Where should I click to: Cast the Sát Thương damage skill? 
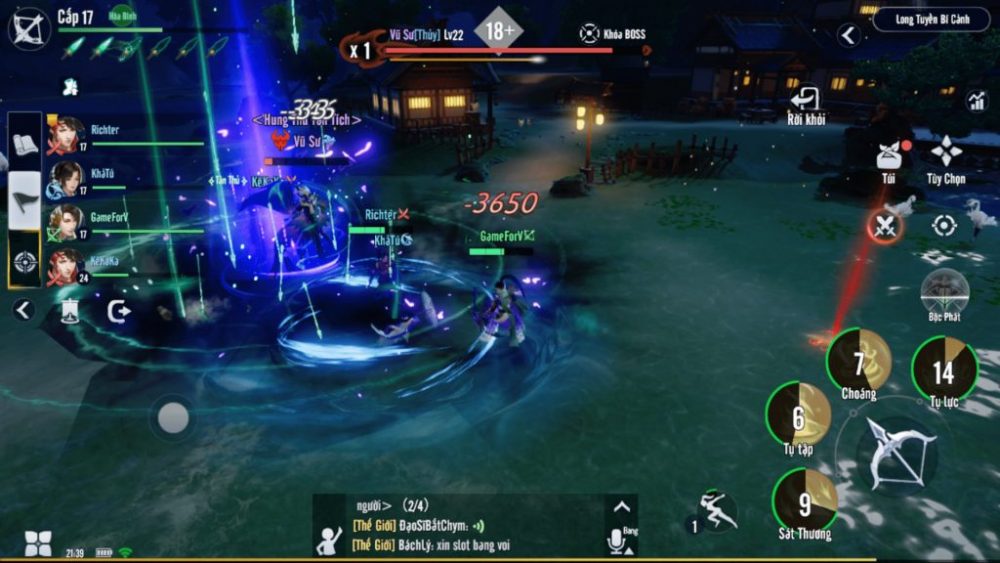point(804,501)
